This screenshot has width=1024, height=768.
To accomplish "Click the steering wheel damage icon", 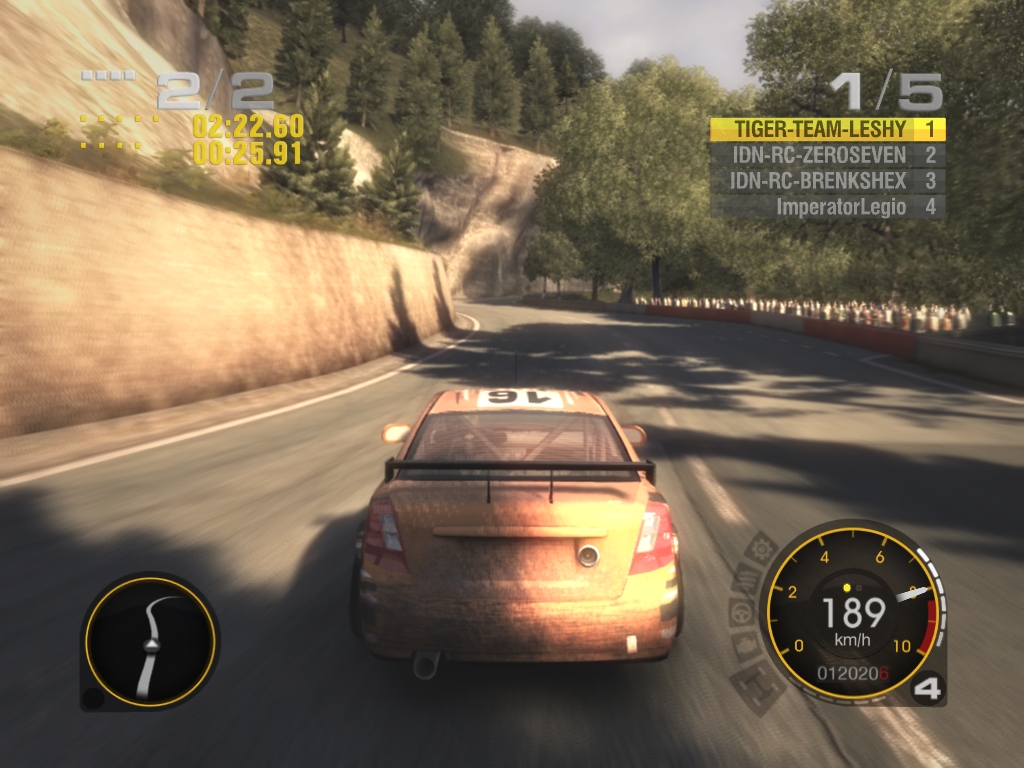I will pos(743,612).
